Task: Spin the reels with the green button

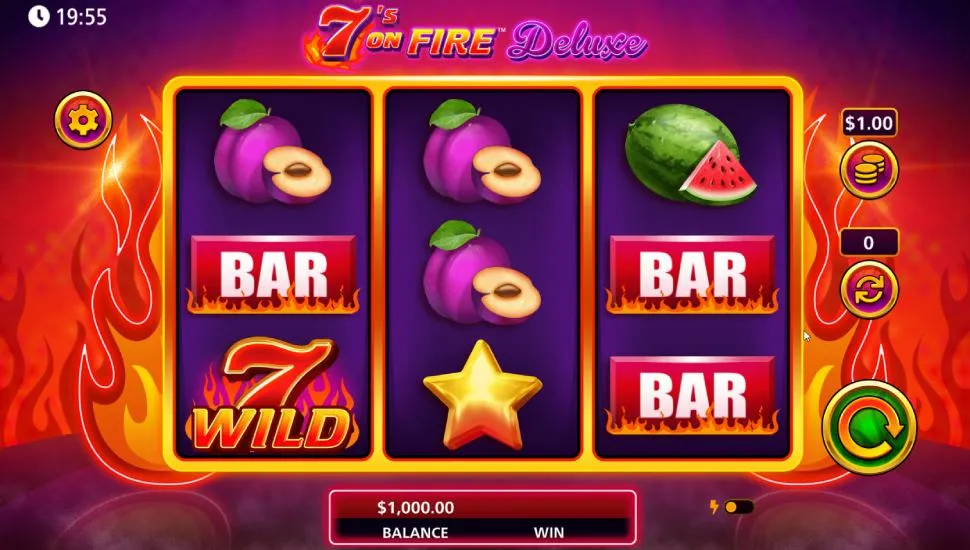Action: tap(869, 427)
